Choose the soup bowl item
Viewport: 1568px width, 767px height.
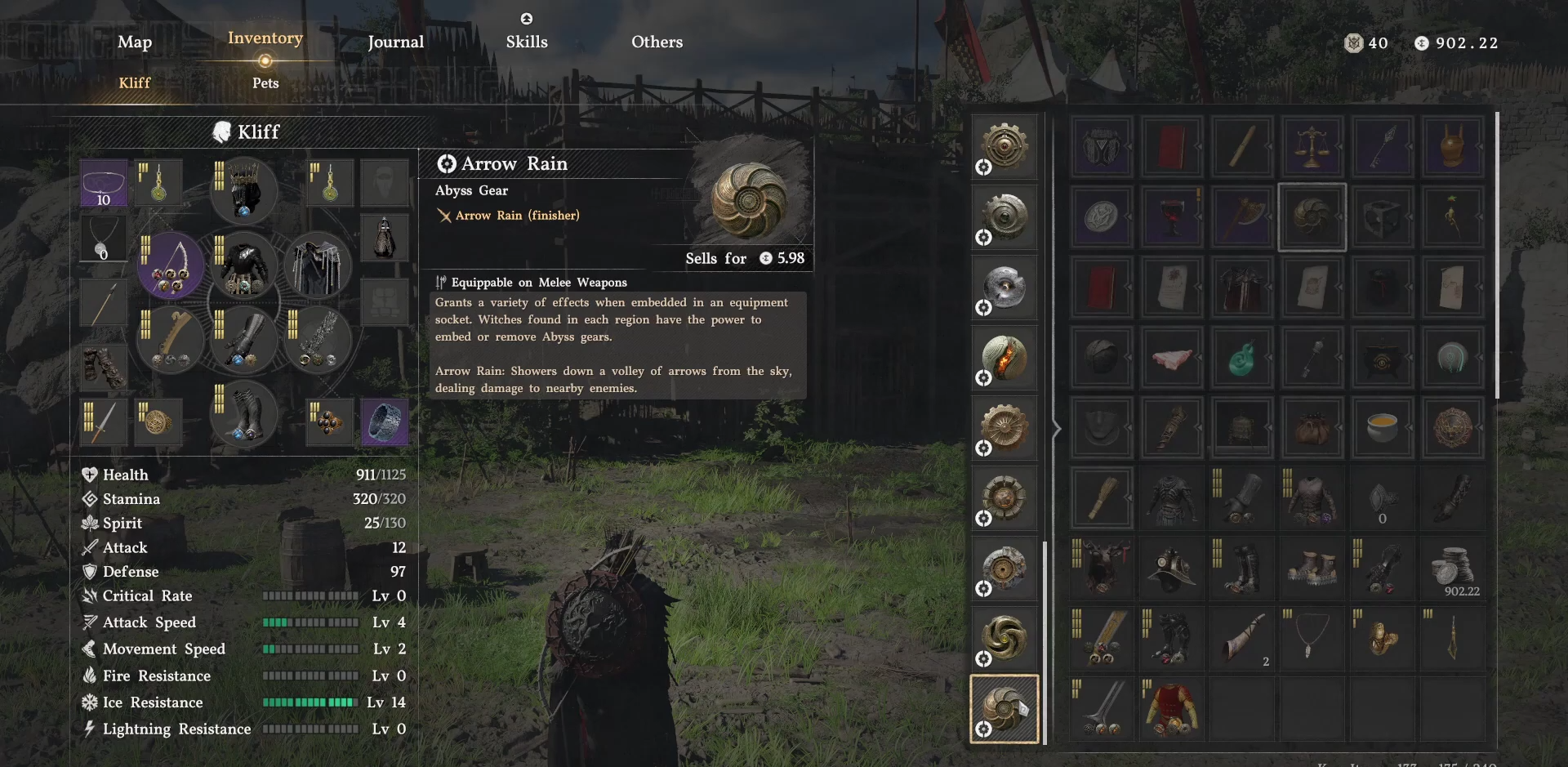pos(1382,427)
